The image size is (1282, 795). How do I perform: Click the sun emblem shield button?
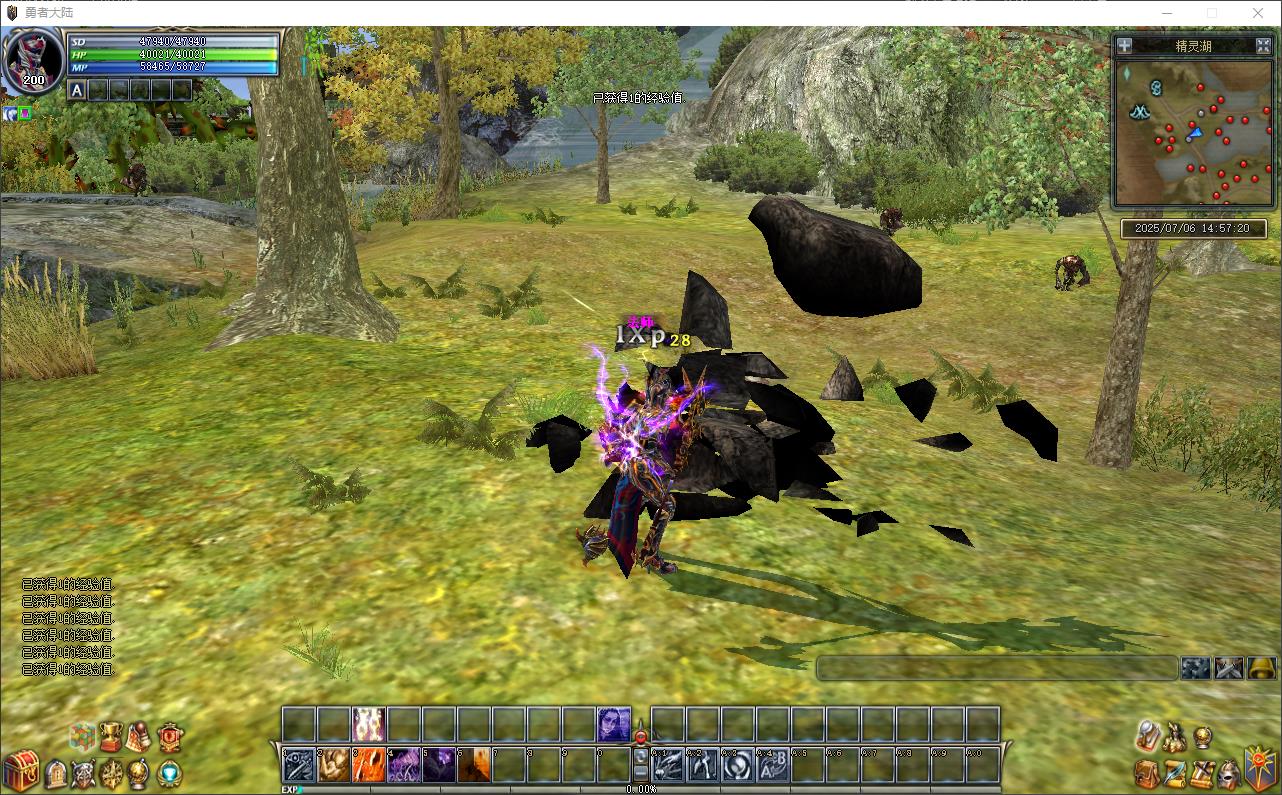coord(1260,768)
